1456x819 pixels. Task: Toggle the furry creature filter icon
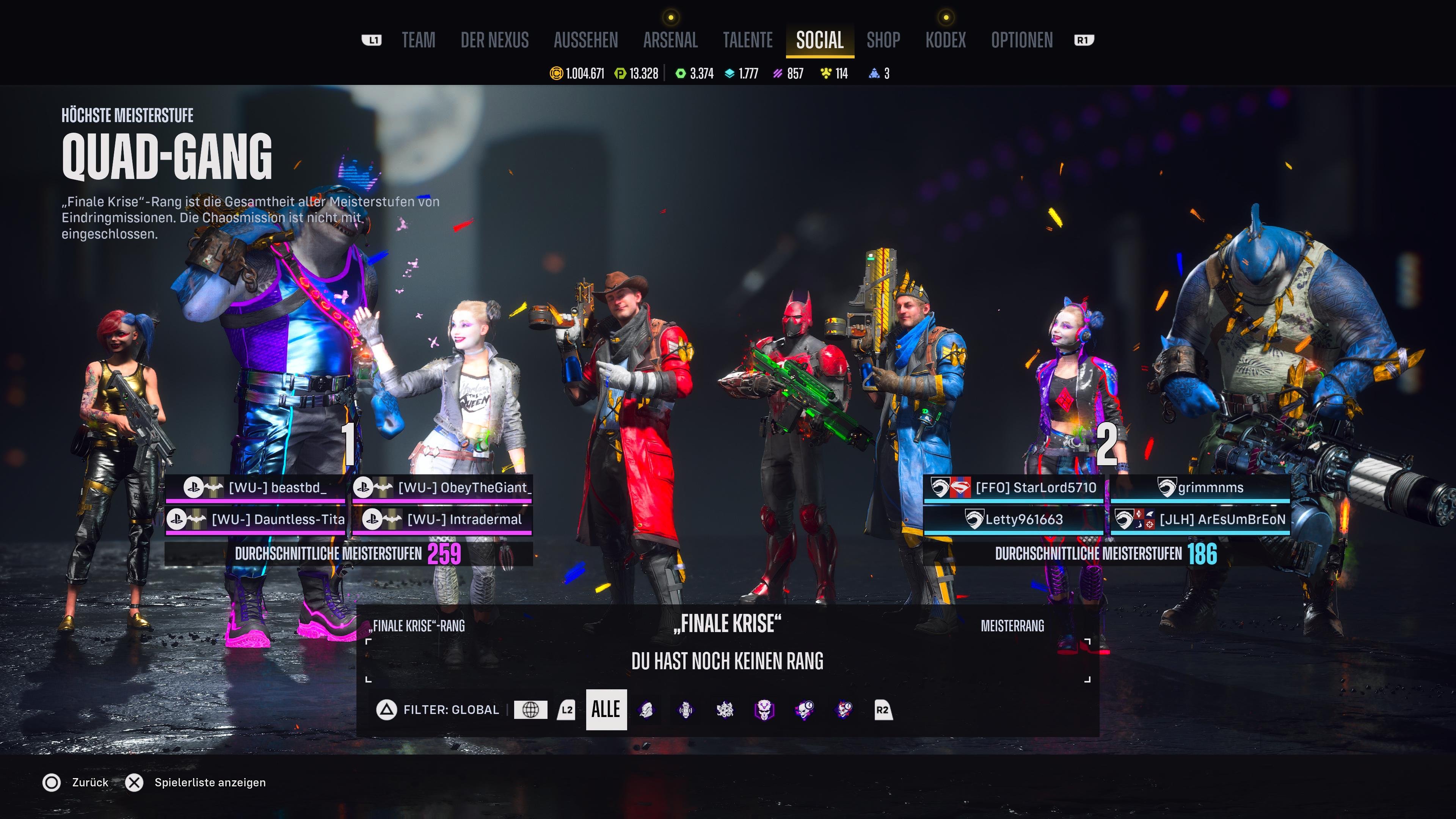(725, 711)
